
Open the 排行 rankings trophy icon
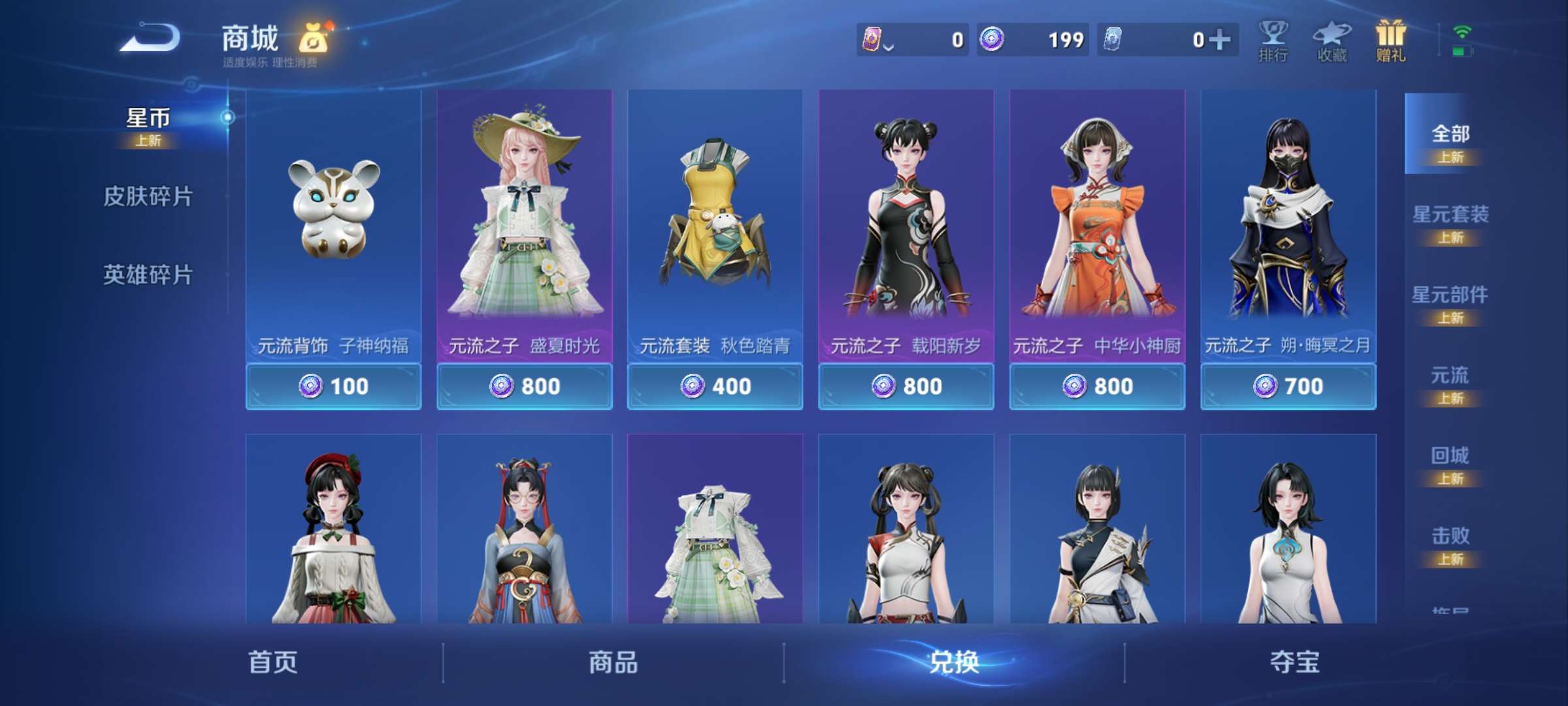[x=1273, y=41]
